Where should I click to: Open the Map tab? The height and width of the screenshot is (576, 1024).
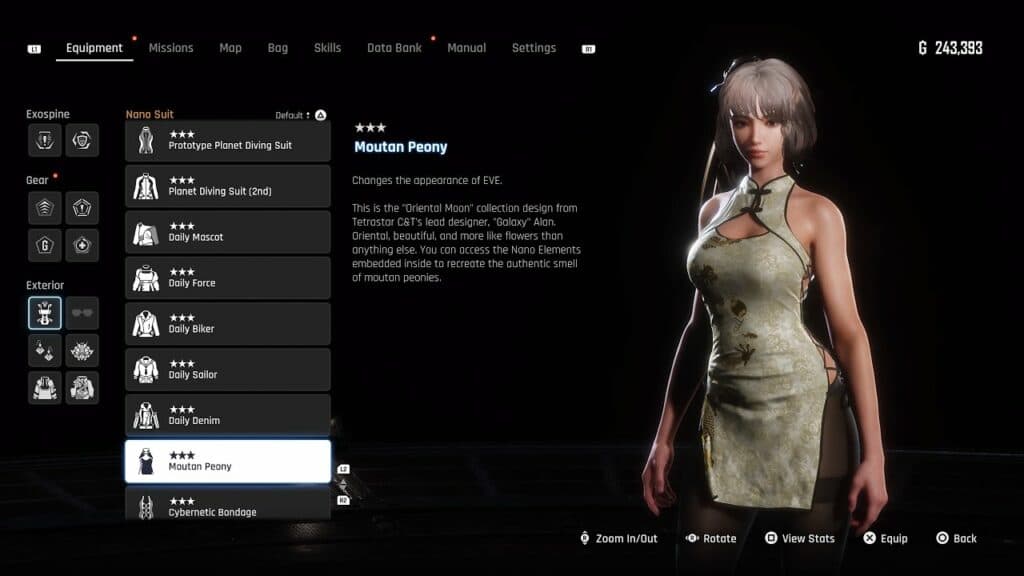pos(230,48)
